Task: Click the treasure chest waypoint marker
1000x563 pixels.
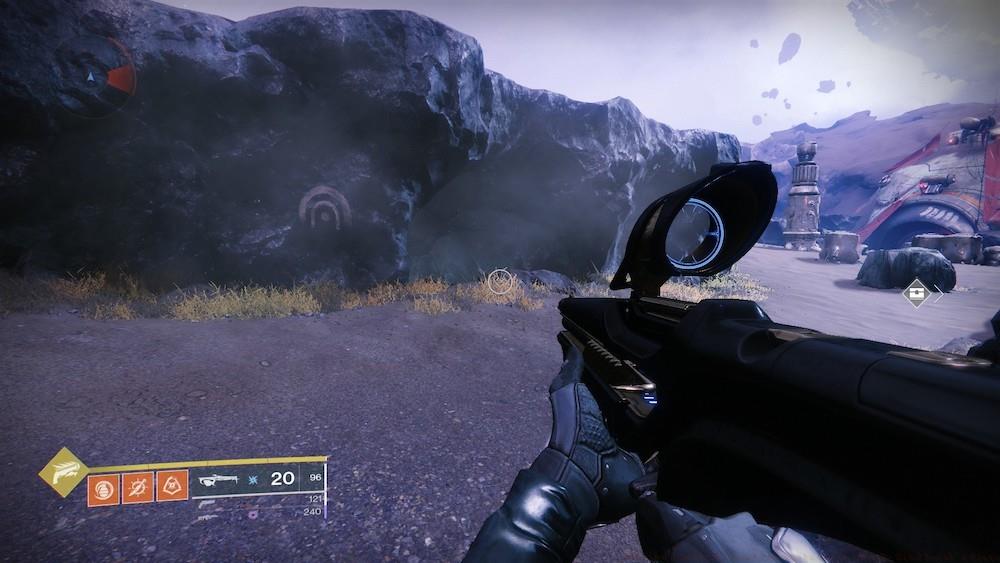Action: click(915, 293)
